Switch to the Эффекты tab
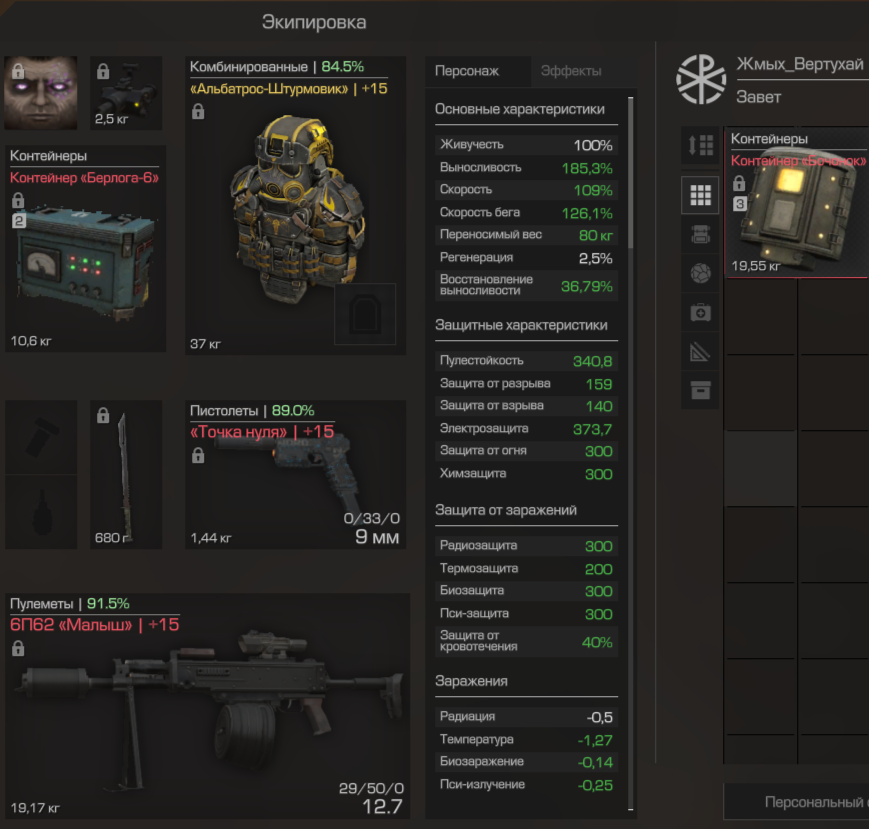The height and width of the screenshot is (829, 869). tap(571, 71)
